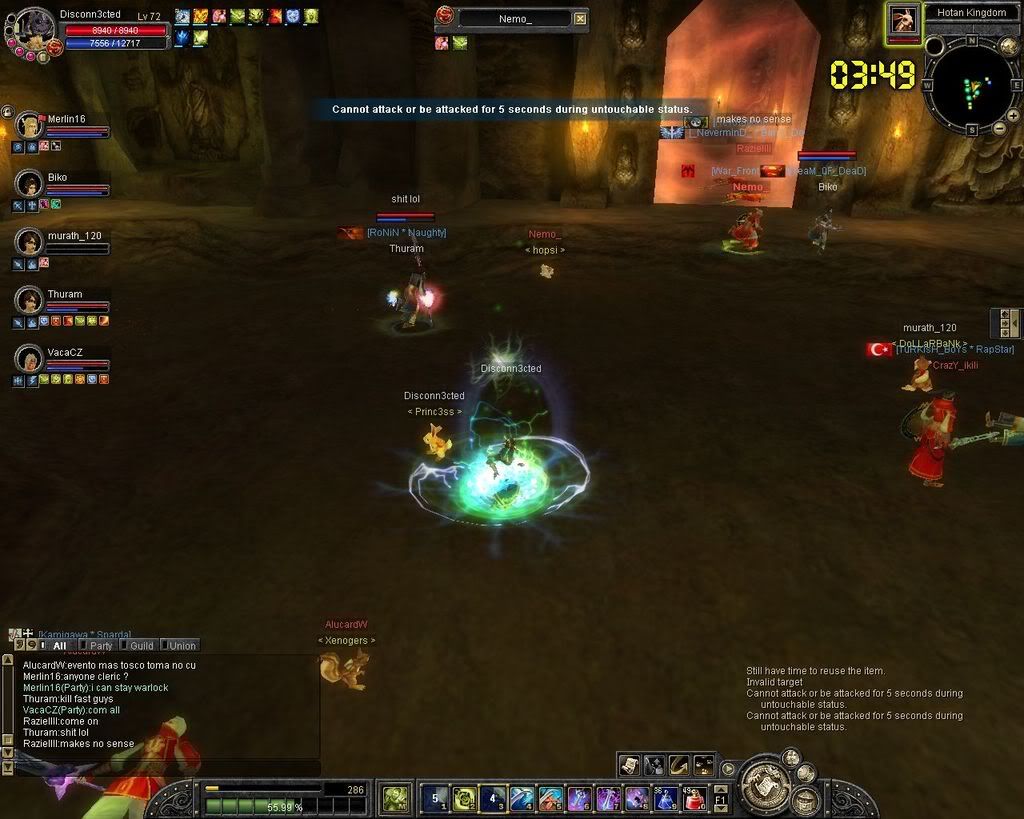Use the red potion in hotbar slot 0
This screenshot has height=819, width=1024.
click(695, 798)
